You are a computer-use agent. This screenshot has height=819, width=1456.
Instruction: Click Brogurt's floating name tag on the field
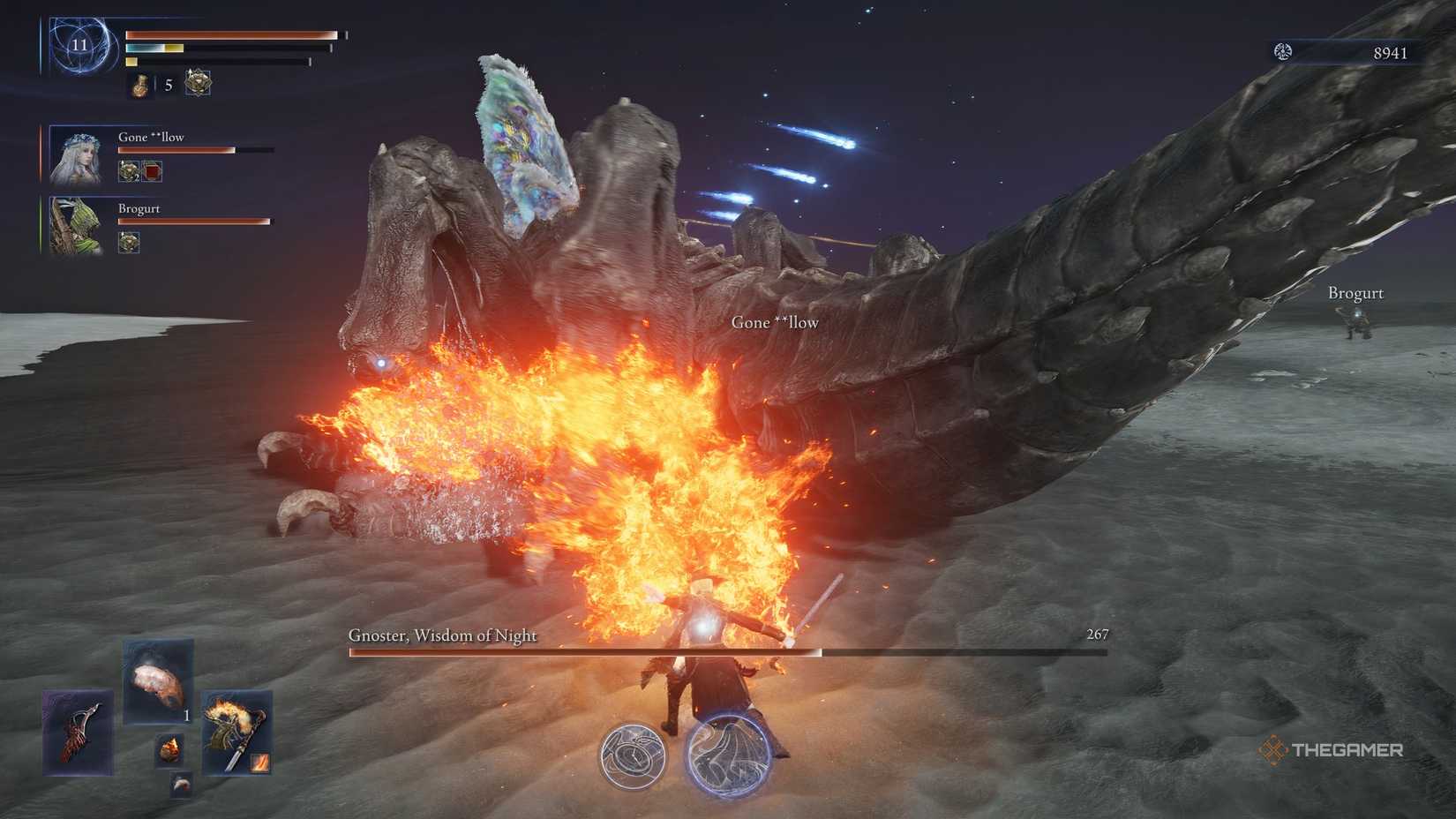click(1356, 292)
